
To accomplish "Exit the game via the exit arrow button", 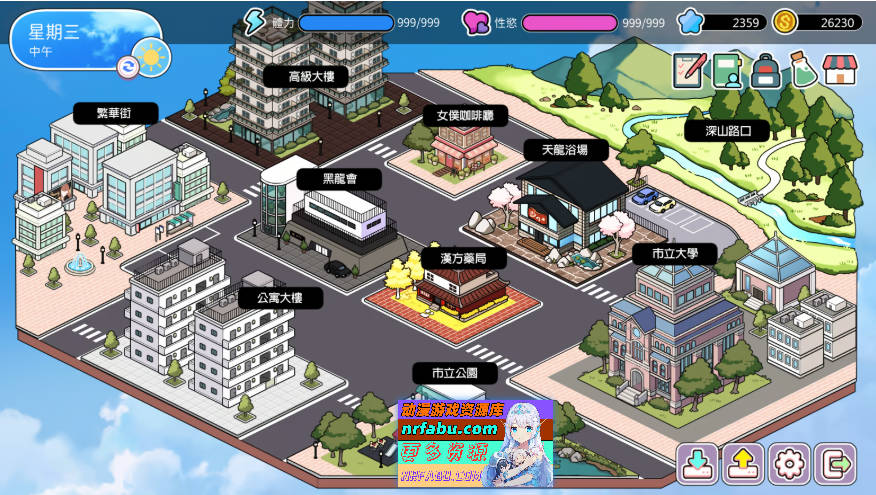I will point(835,464).
